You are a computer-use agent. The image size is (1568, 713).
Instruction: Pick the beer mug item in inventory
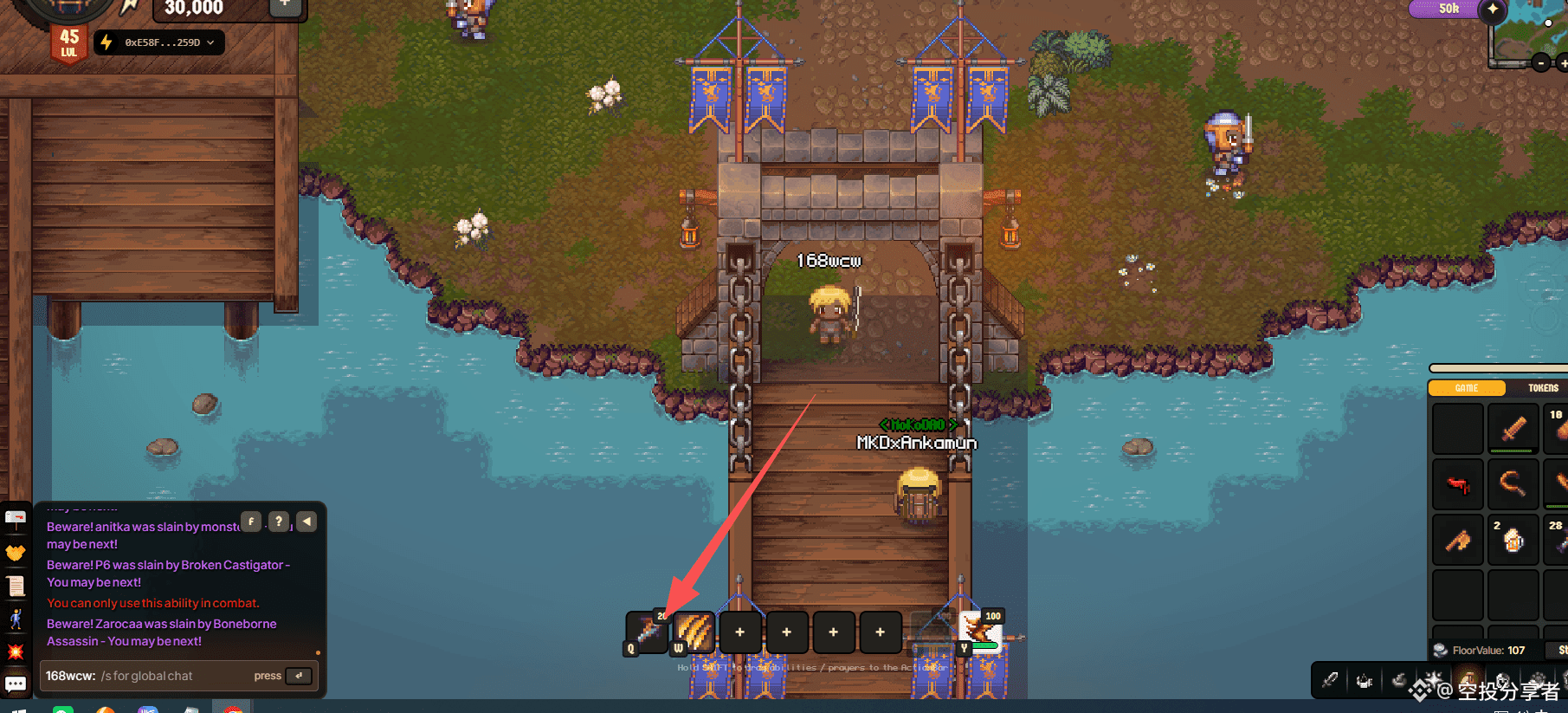(1513, 539)
